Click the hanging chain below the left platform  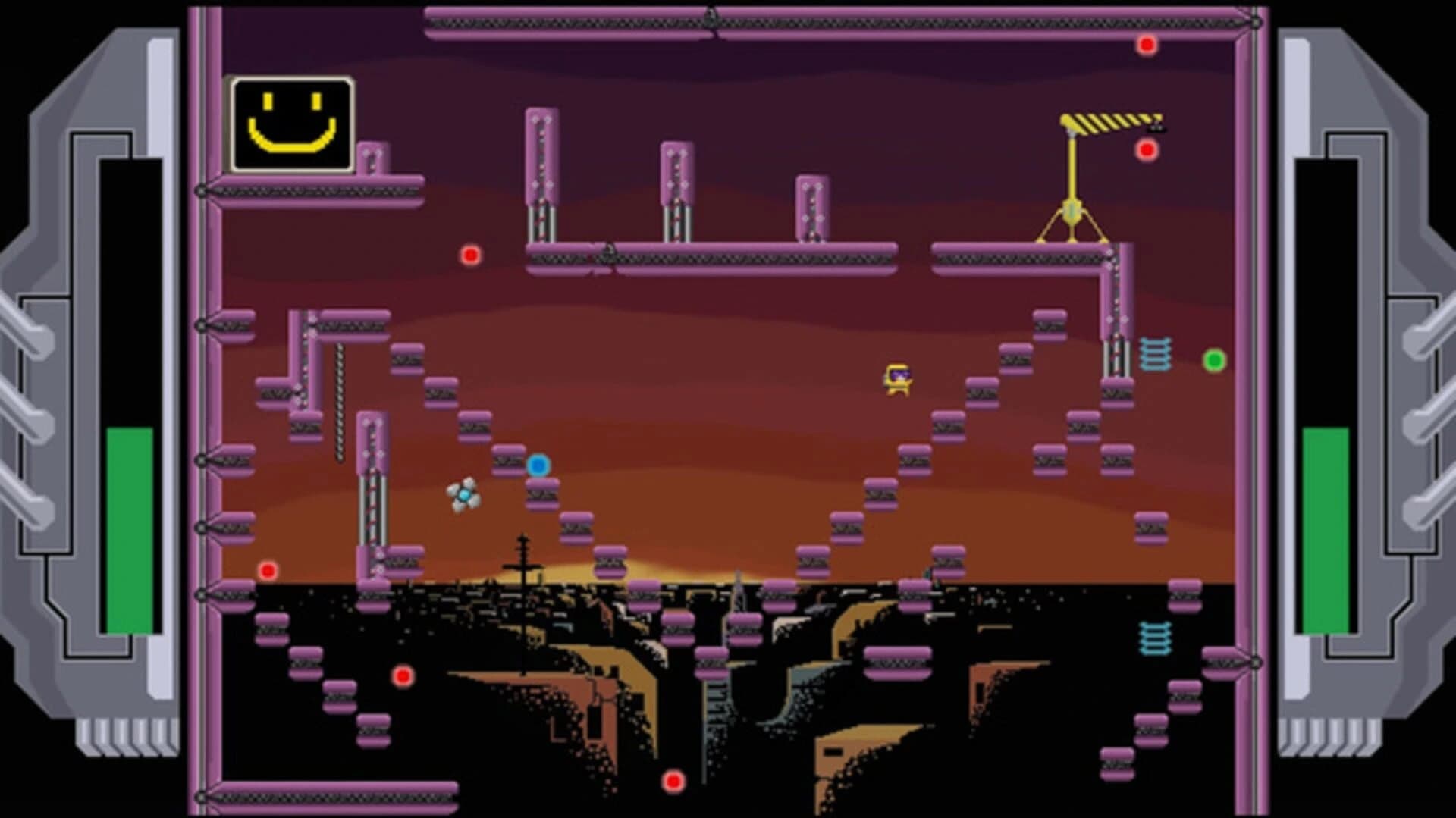pyautogui.click(x=339, y=398)
